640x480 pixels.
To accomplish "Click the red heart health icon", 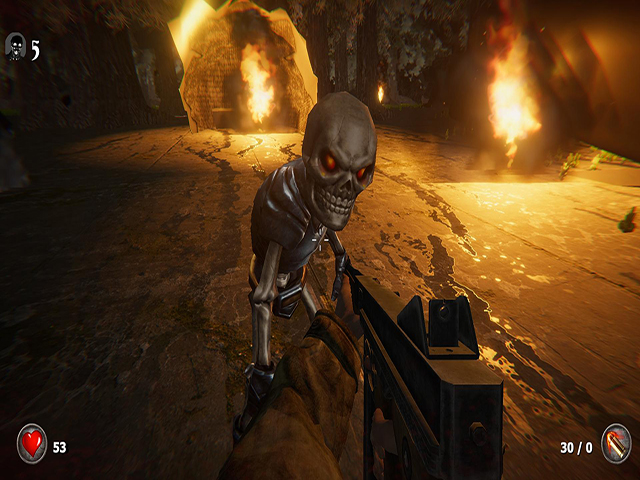I will 32,443.
